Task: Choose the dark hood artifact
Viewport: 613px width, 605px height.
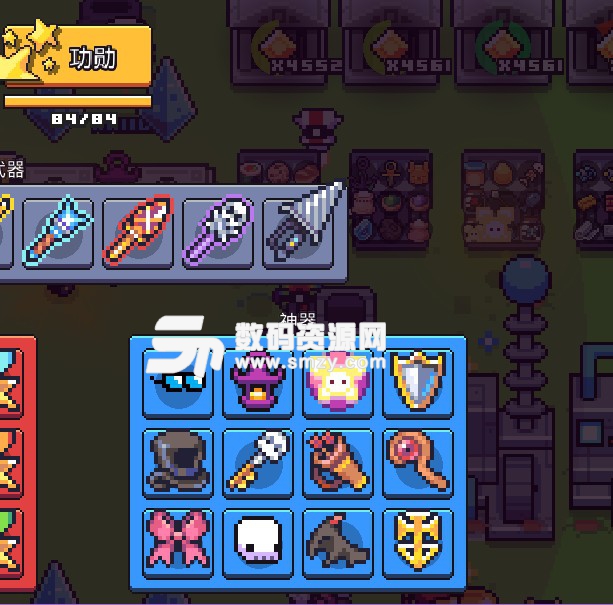Action: (179, 462)
